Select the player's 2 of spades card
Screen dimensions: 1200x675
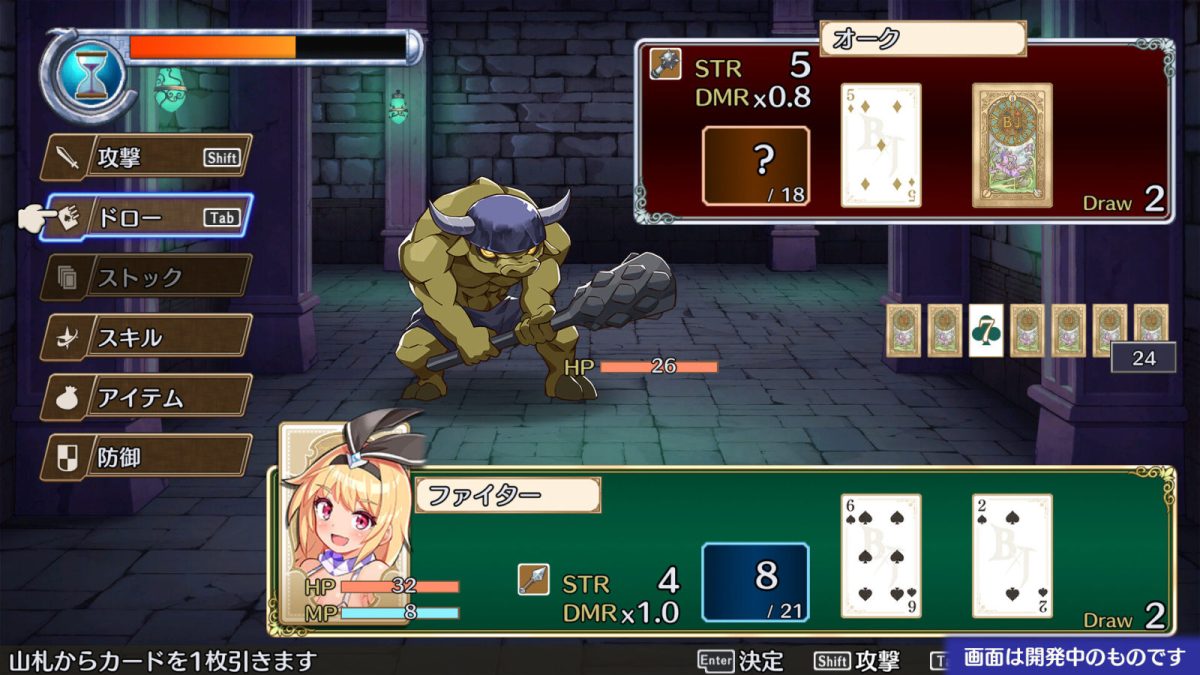coord(1012,555)
